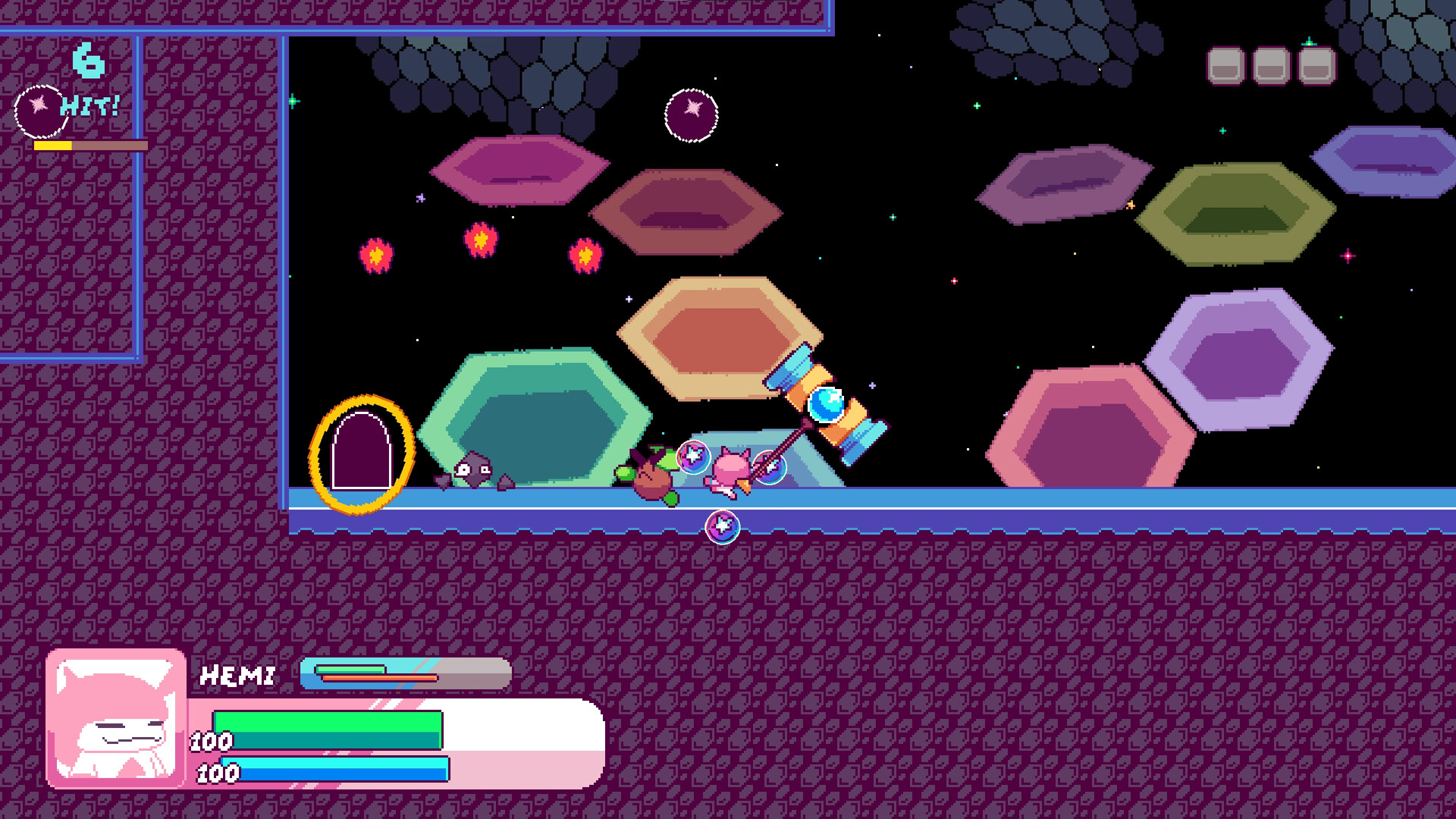This screenshot has height=819, width=1456.
Task: Click the star bubble left of the pink cat
Action: (x=695, y=457)
